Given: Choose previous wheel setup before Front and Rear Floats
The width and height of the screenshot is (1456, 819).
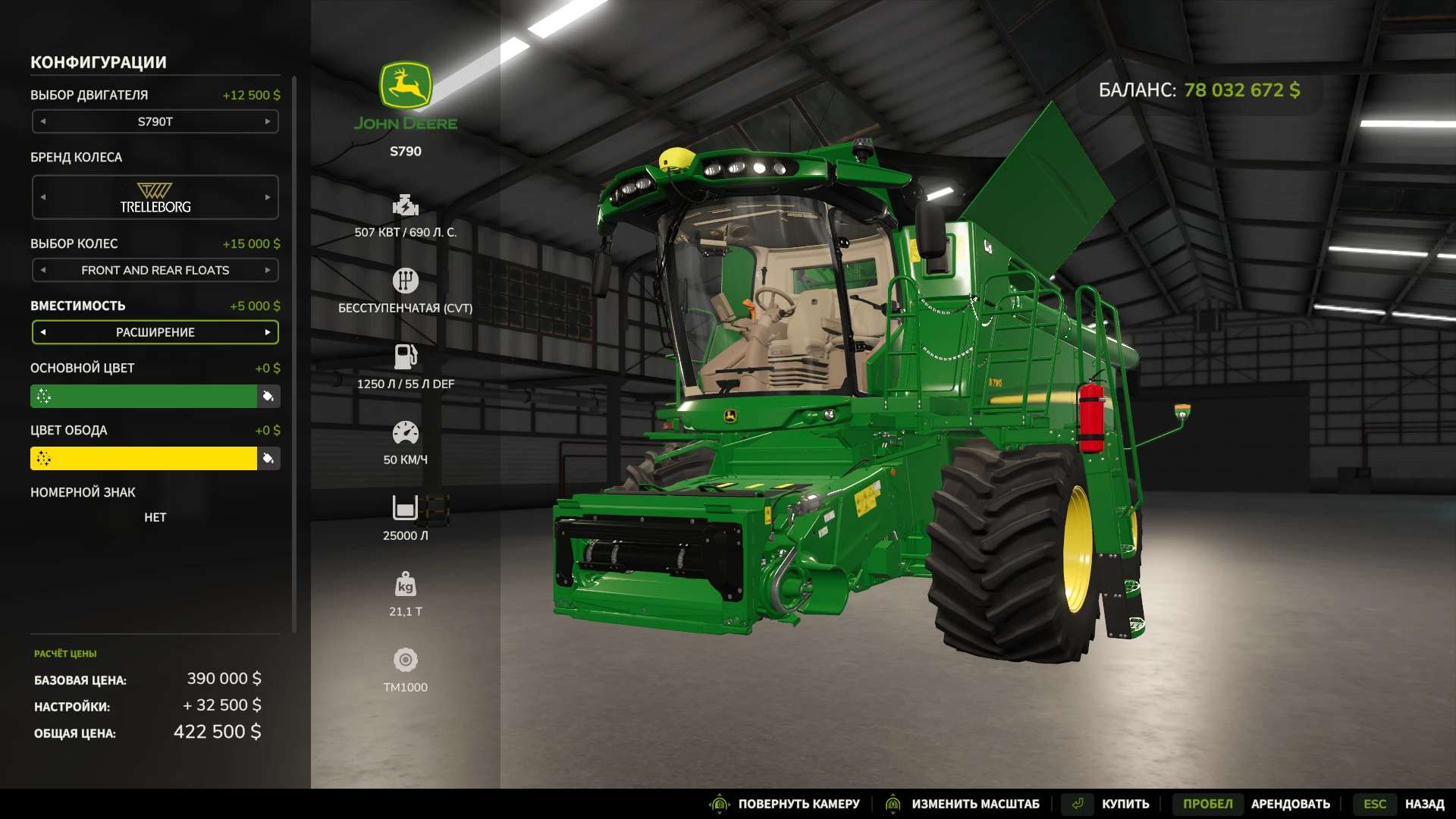Looking at the screenshot, I should tap(43, 270).
